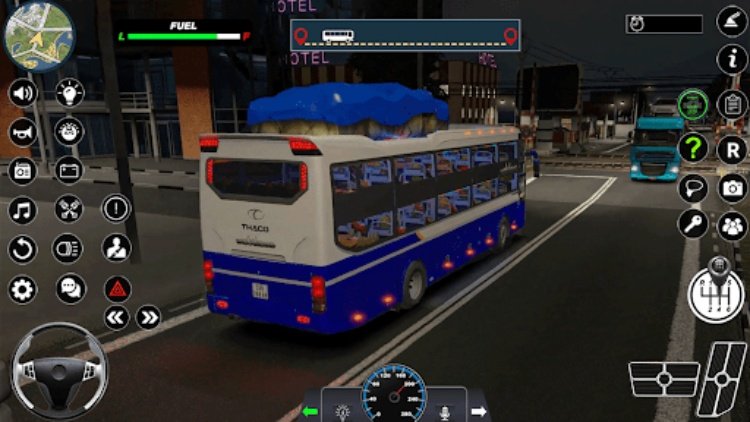Turn on the radio
This screenshot has width=750, height=422.
coord(22,171)
